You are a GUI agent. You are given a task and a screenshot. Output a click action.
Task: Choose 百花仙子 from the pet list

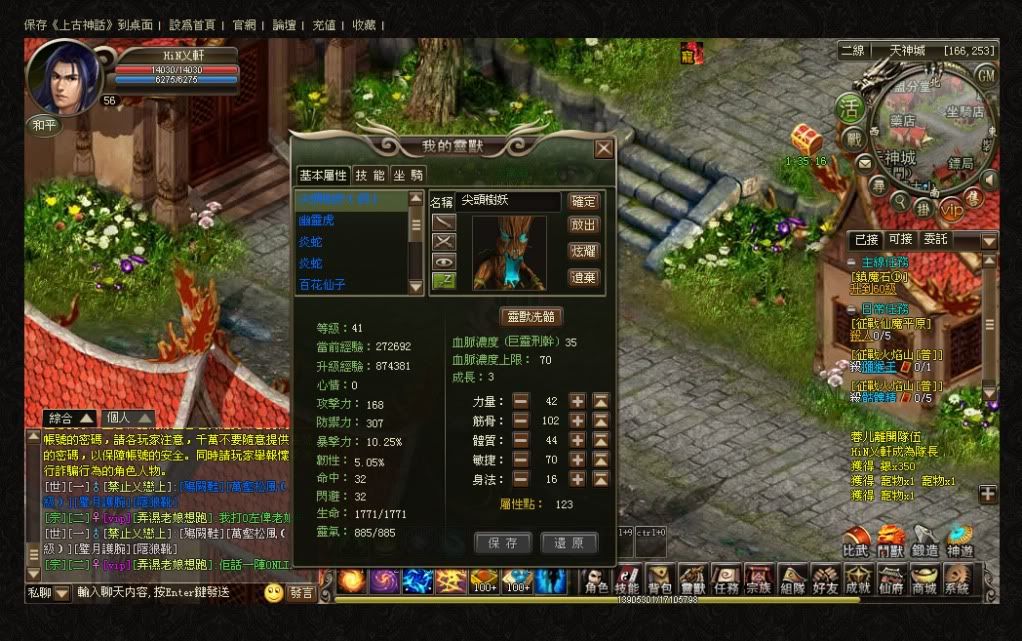(322, 285)
